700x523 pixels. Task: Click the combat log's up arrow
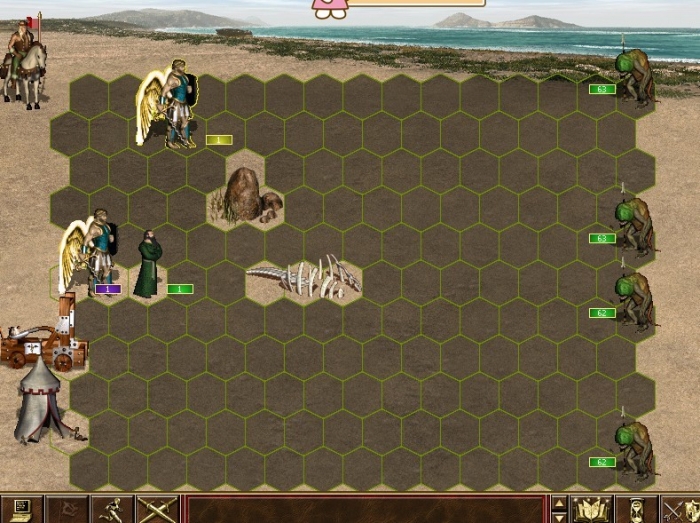pyautogui.click(x=560, y=502)
